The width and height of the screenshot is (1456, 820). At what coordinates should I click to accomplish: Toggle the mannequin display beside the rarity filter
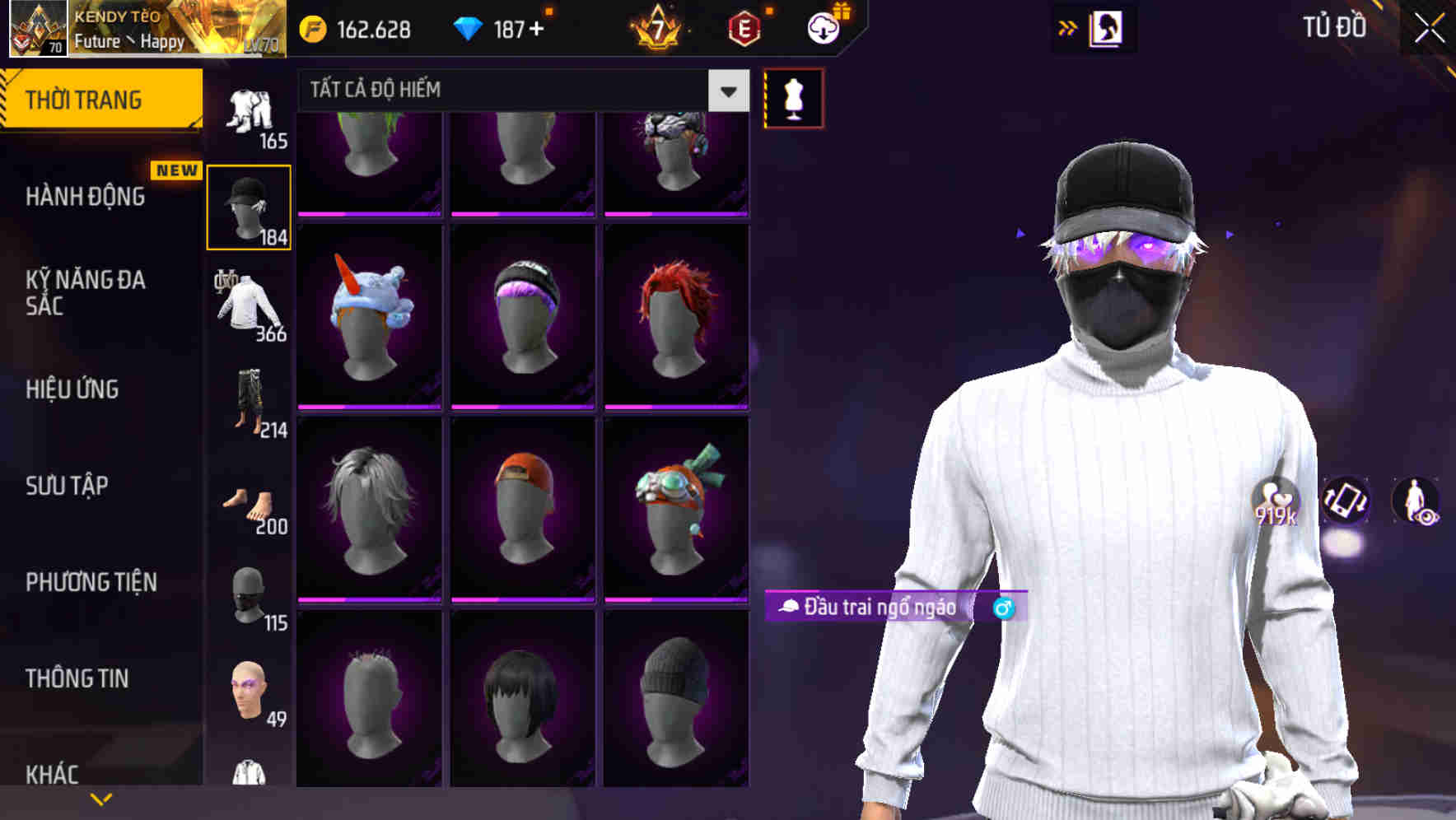point(793,96)
